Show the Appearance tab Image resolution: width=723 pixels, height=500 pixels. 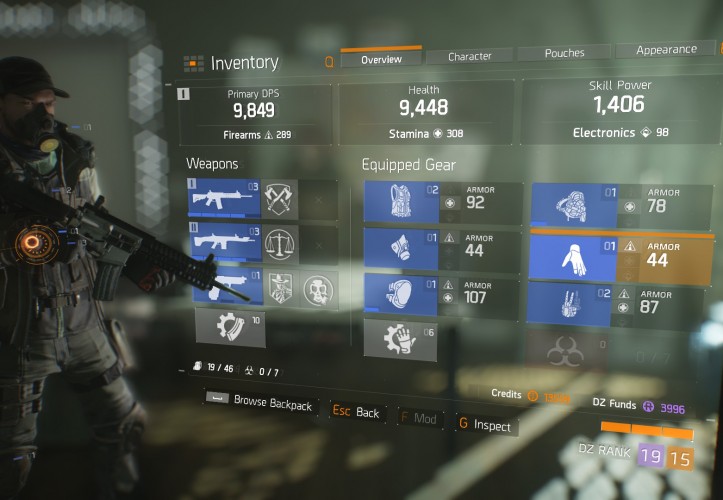pos(665,49)
